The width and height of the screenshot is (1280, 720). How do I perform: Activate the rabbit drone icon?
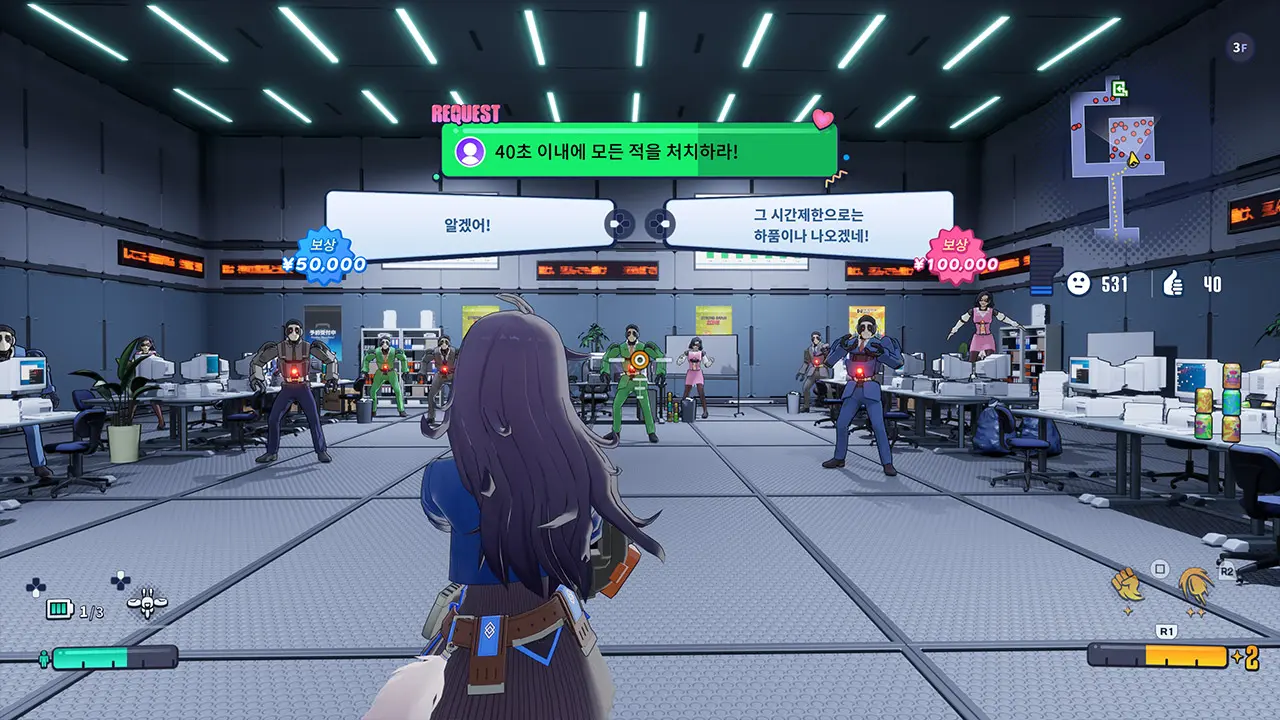pos(147,603)
